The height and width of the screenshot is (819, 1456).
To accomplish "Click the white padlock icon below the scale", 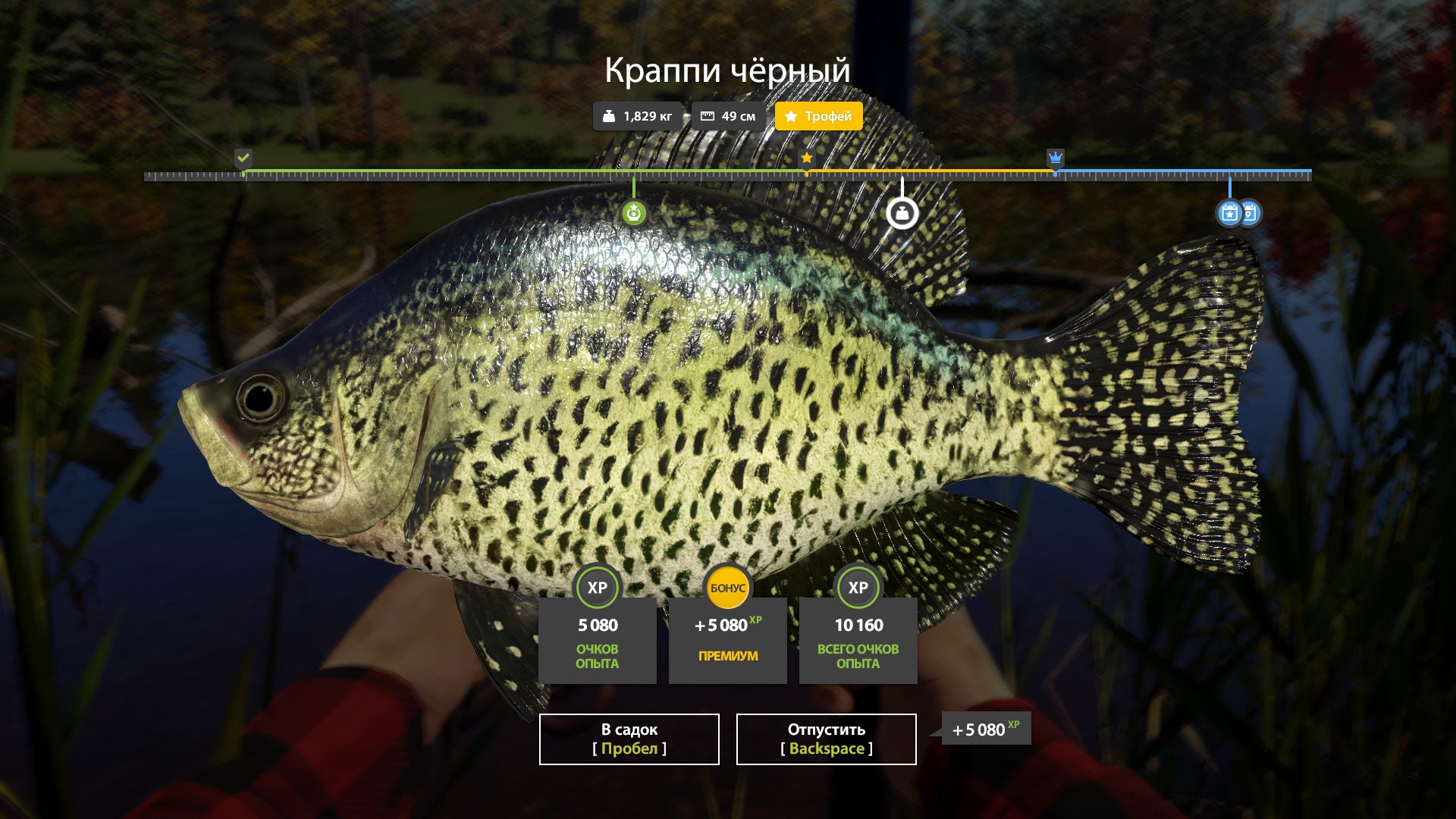I will click(902, 212).
